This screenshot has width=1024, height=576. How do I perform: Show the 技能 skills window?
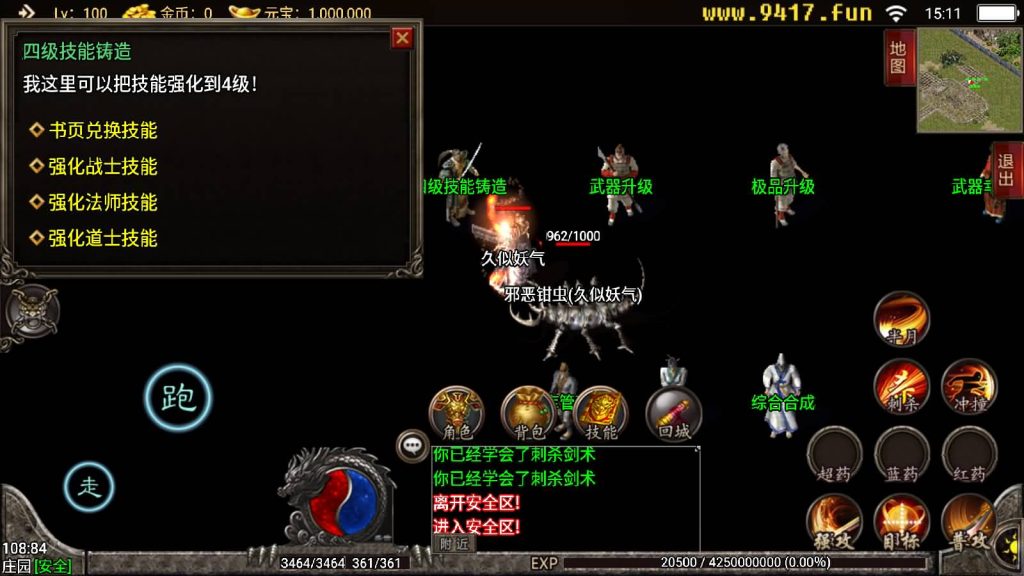pyautogui.click(x=601, y=413)
